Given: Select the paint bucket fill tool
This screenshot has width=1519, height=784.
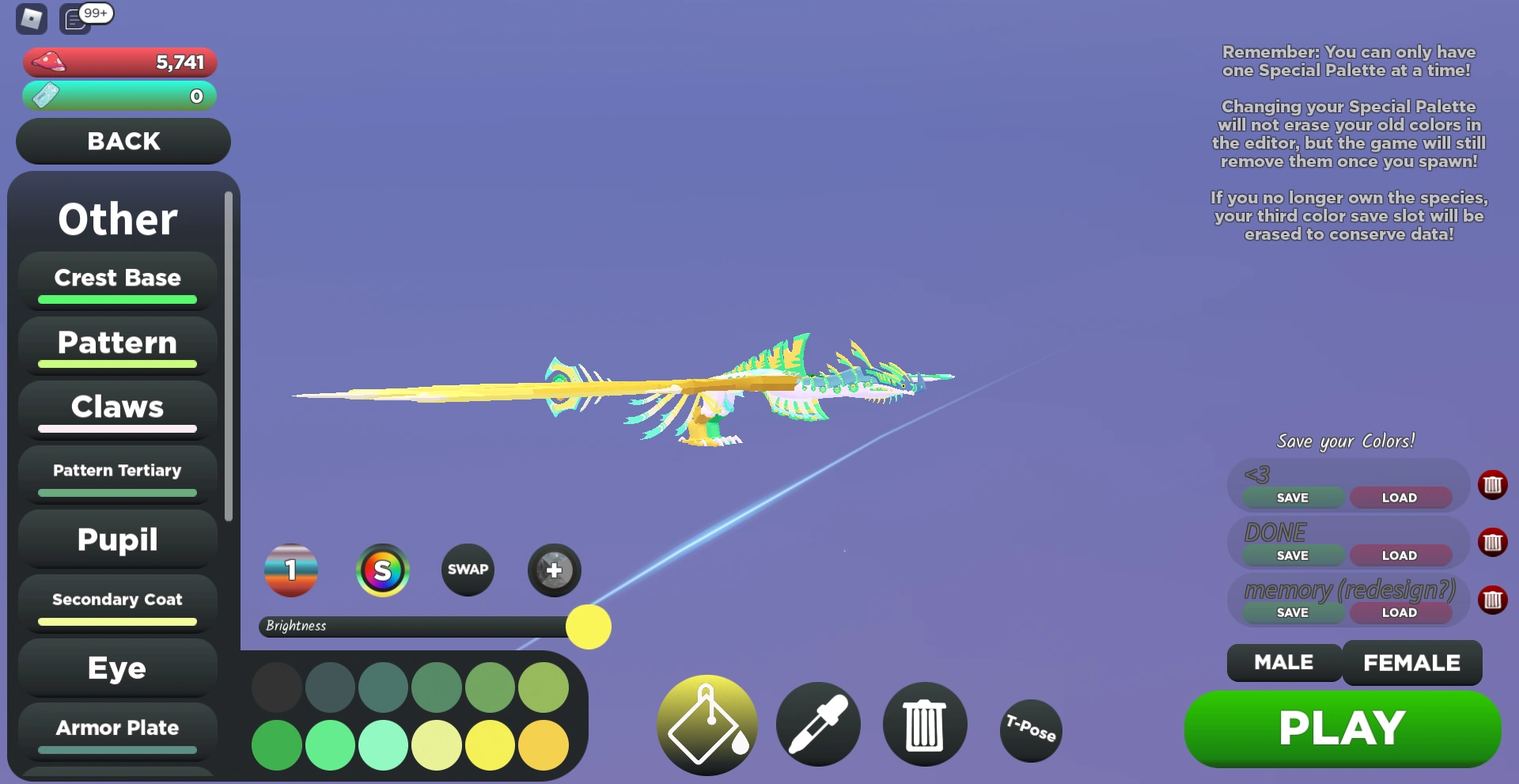Looking at the screenshot, I should [x=706, y=724].
